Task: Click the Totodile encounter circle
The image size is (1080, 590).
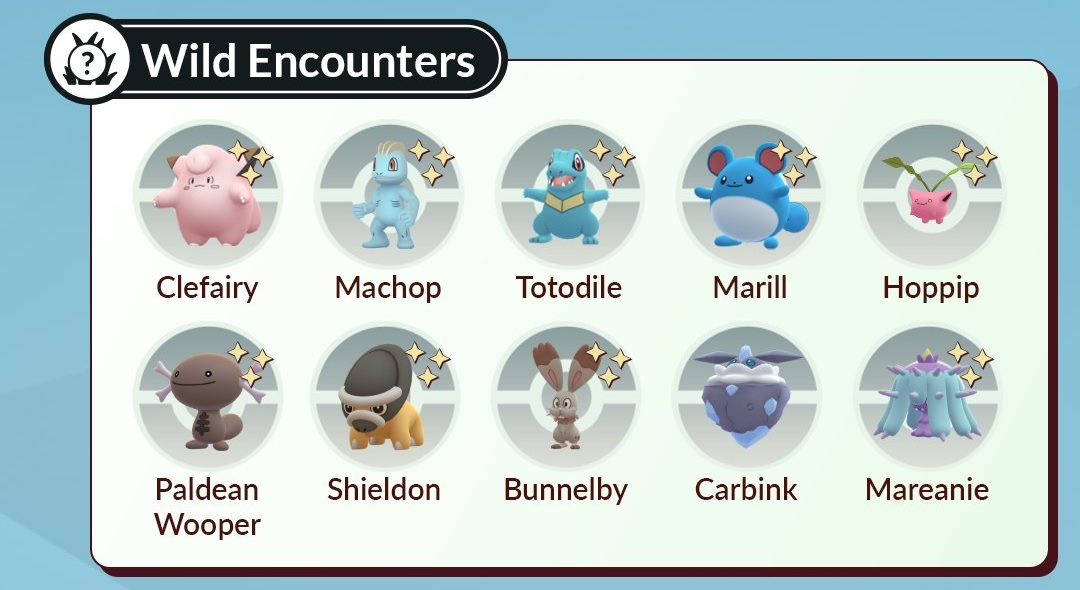Action: (569, 196)
